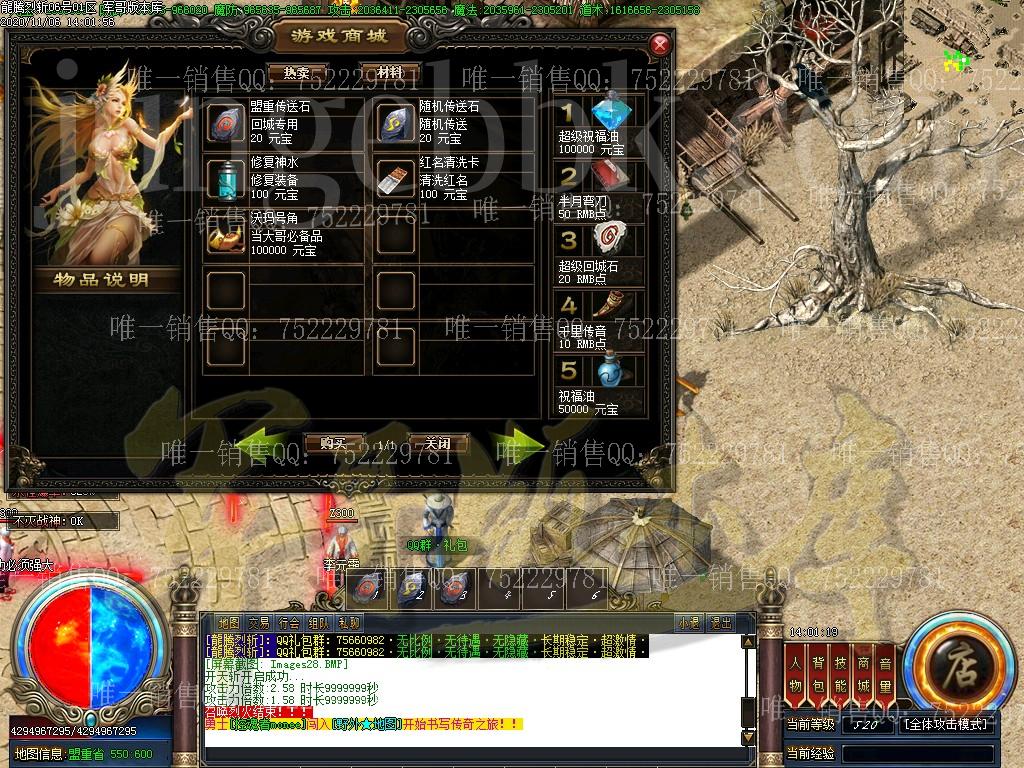Click the 购买 buy button
Image resolution: width=1024 pixels, height=768 pixels.
[x=333, y=443]
